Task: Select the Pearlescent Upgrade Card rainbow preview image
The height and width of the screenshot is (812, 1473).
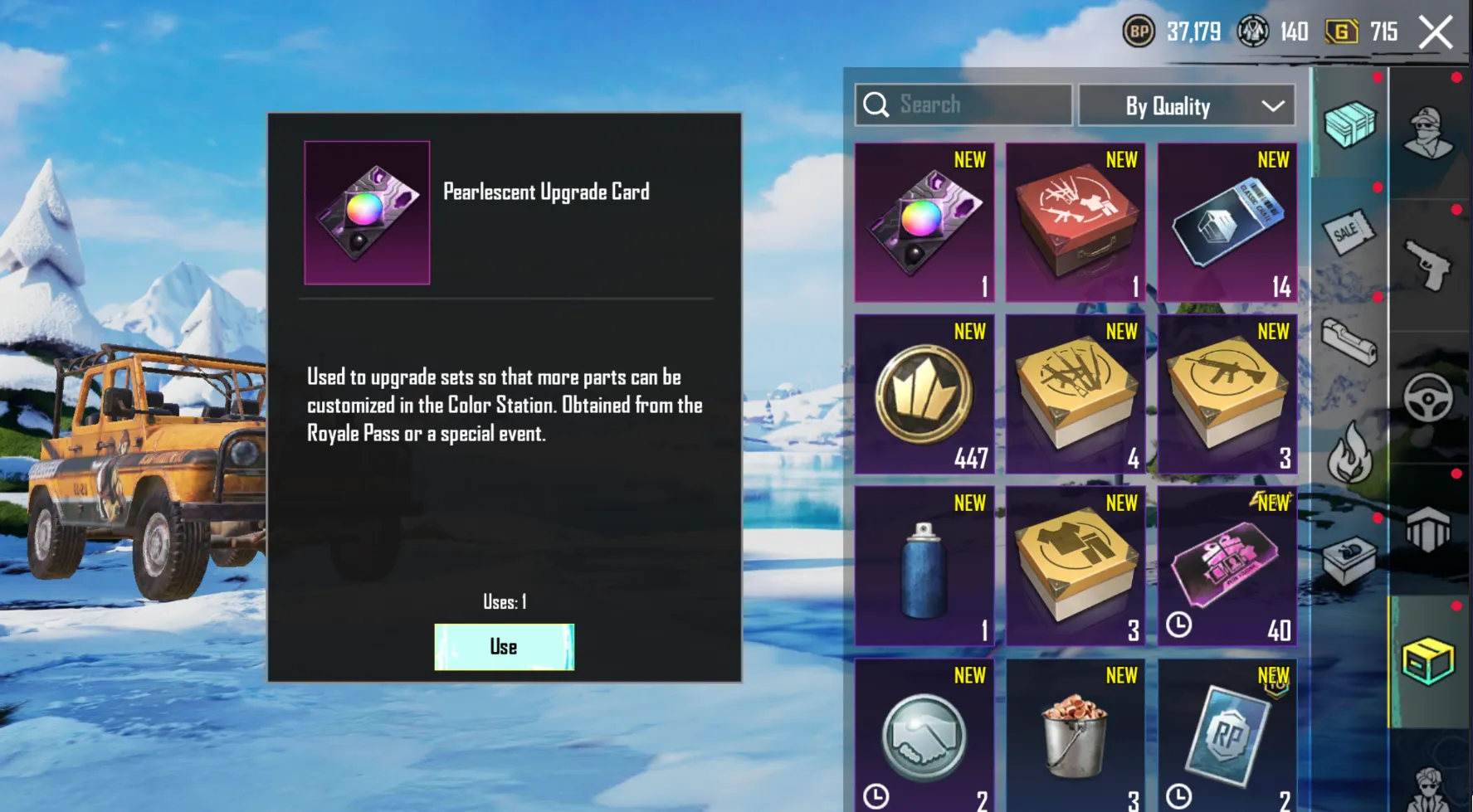Action: [x=367, y=212]
